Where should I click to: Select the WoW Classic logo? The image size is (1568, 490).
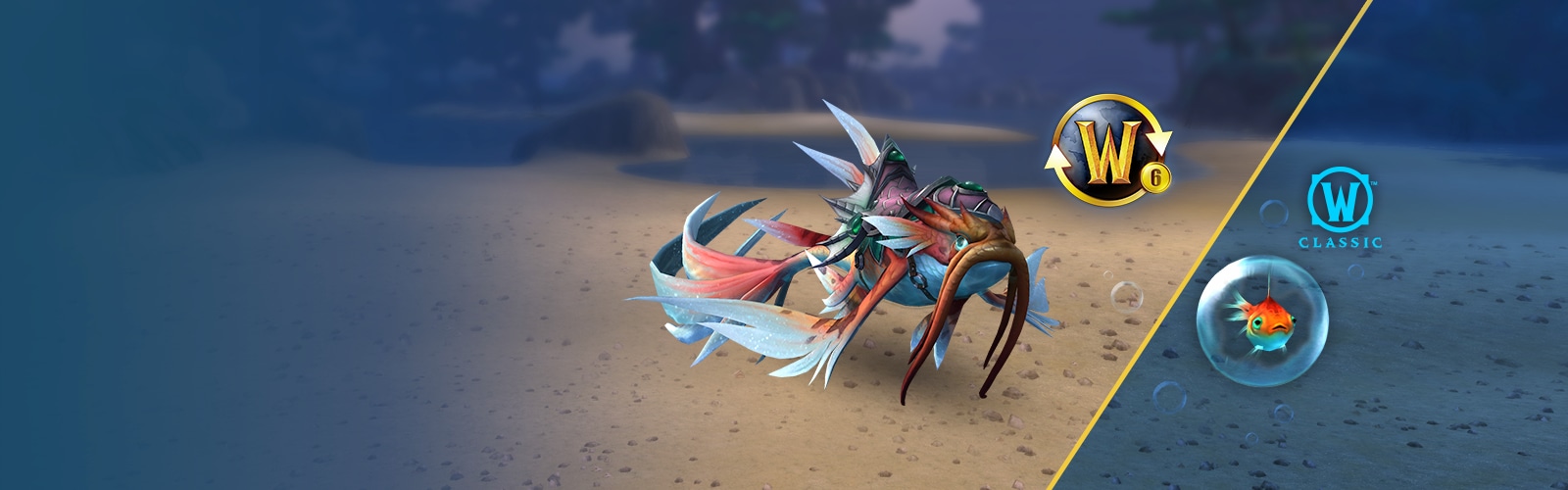pos(1340,210)
